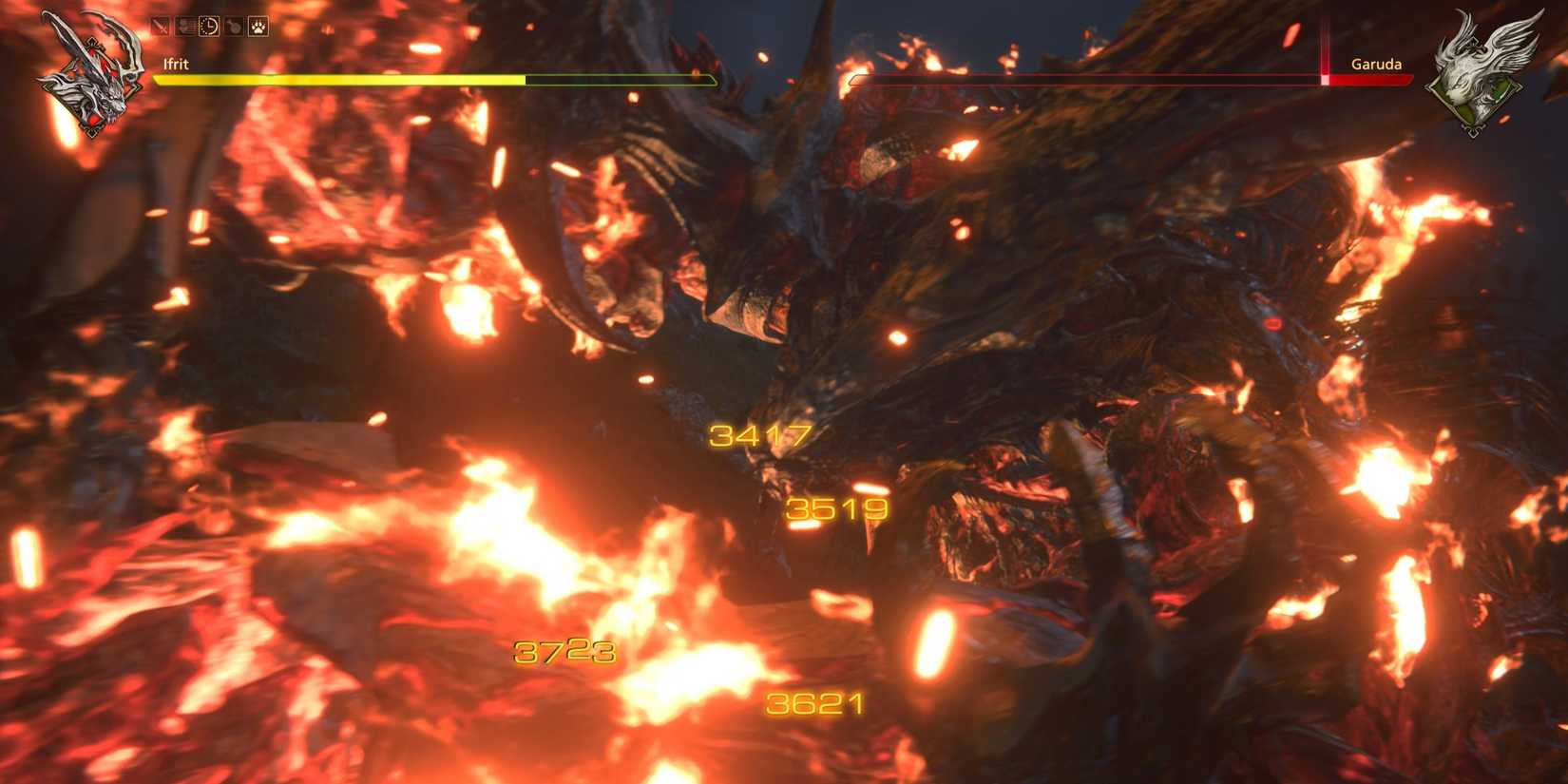Select the crossed sword accessory icon
The height and width of the screenshot is (784, 1568).
[x=160, y=26]
